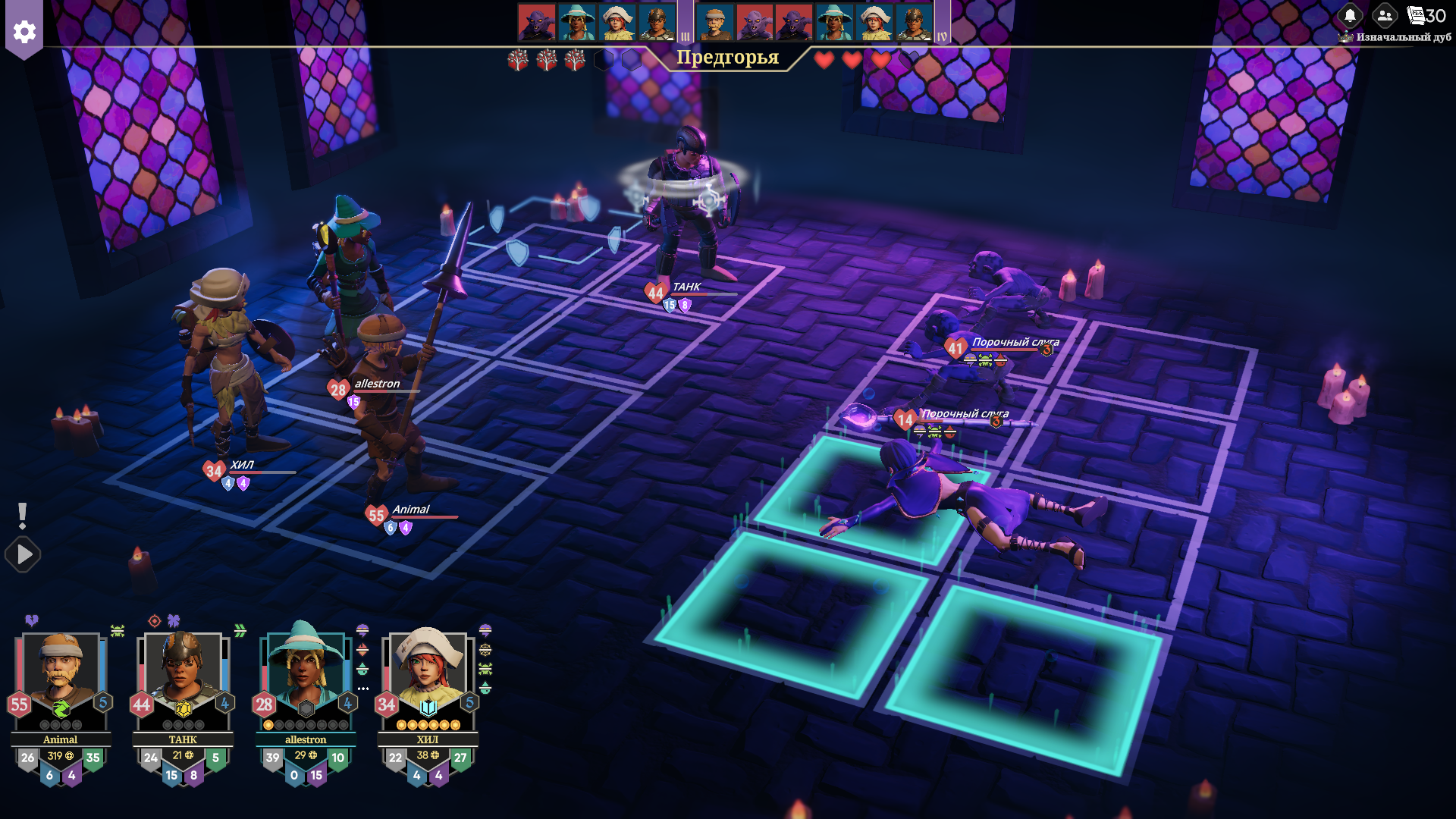1456x819 pixels.
Task: Expand allestron's status effects ellipsis
Action: 363,689
